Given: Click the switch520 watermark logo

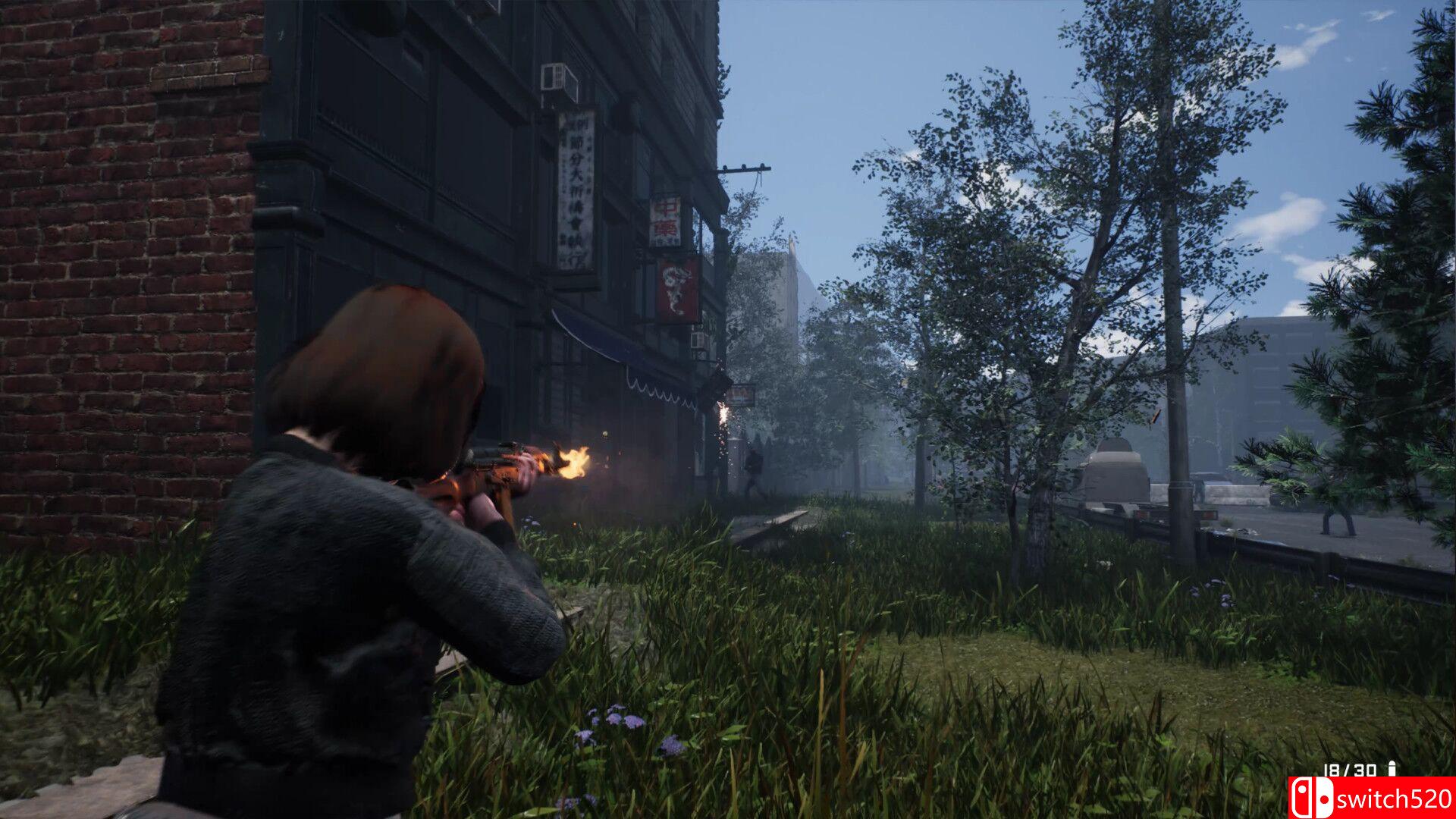Looking at the screenshot, I should (1371, 798).
